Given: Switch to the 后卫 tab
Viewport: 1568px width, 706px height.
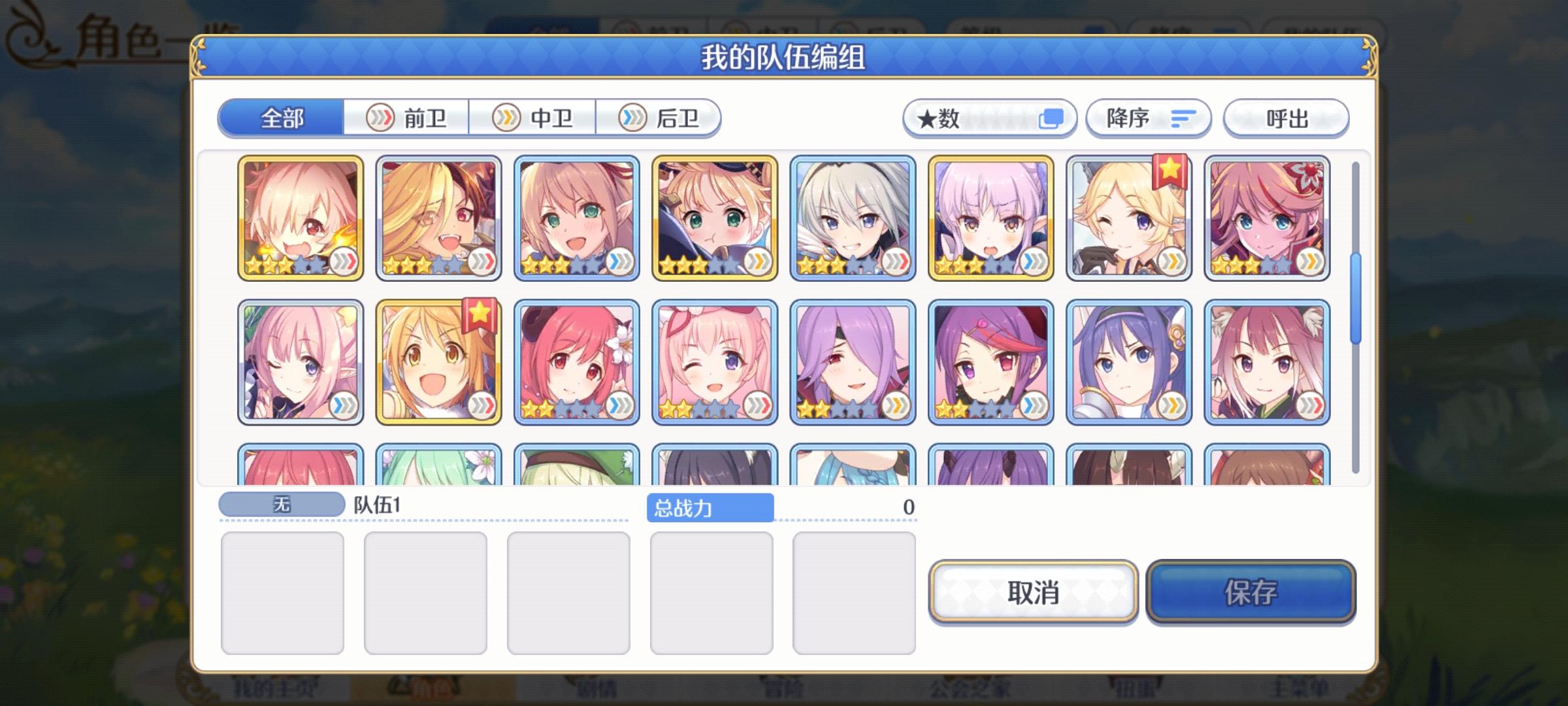Looking at the screenshot, I should click(x=660, y=118).
